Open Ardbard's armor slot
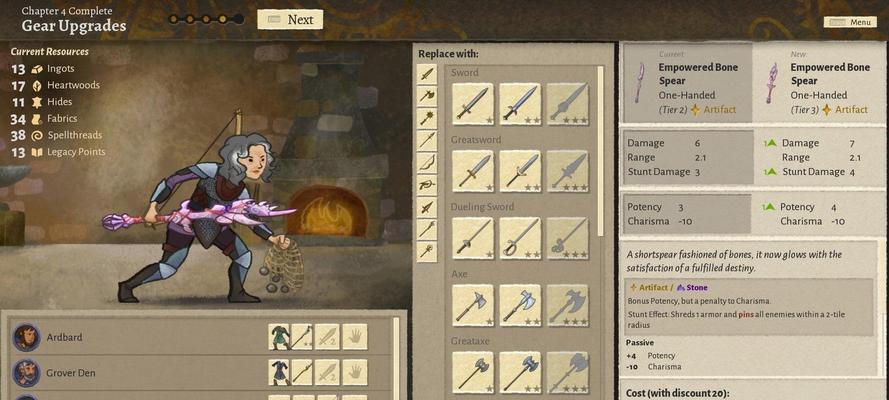 coord(280,337)
